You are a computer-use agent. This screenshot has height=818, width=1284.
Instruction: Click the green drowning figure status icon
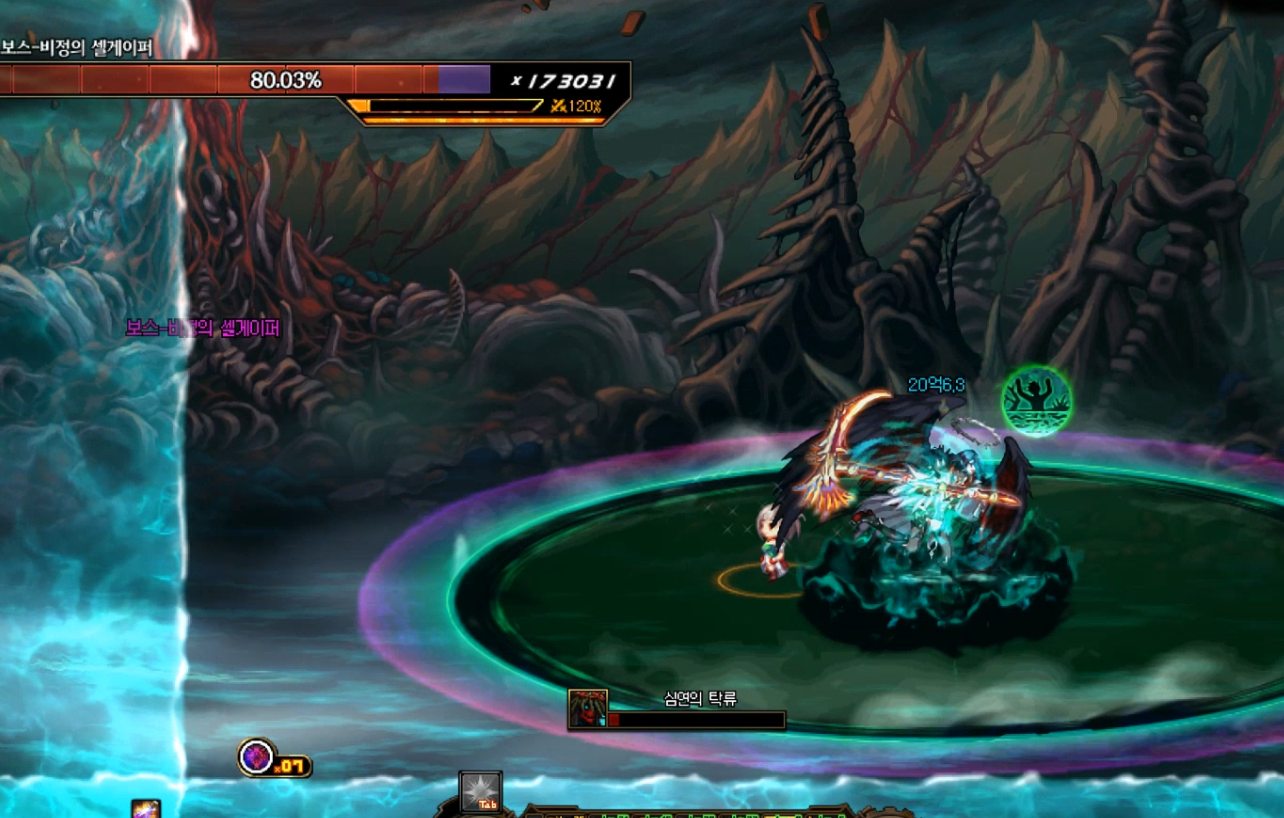click(1036, 401)
